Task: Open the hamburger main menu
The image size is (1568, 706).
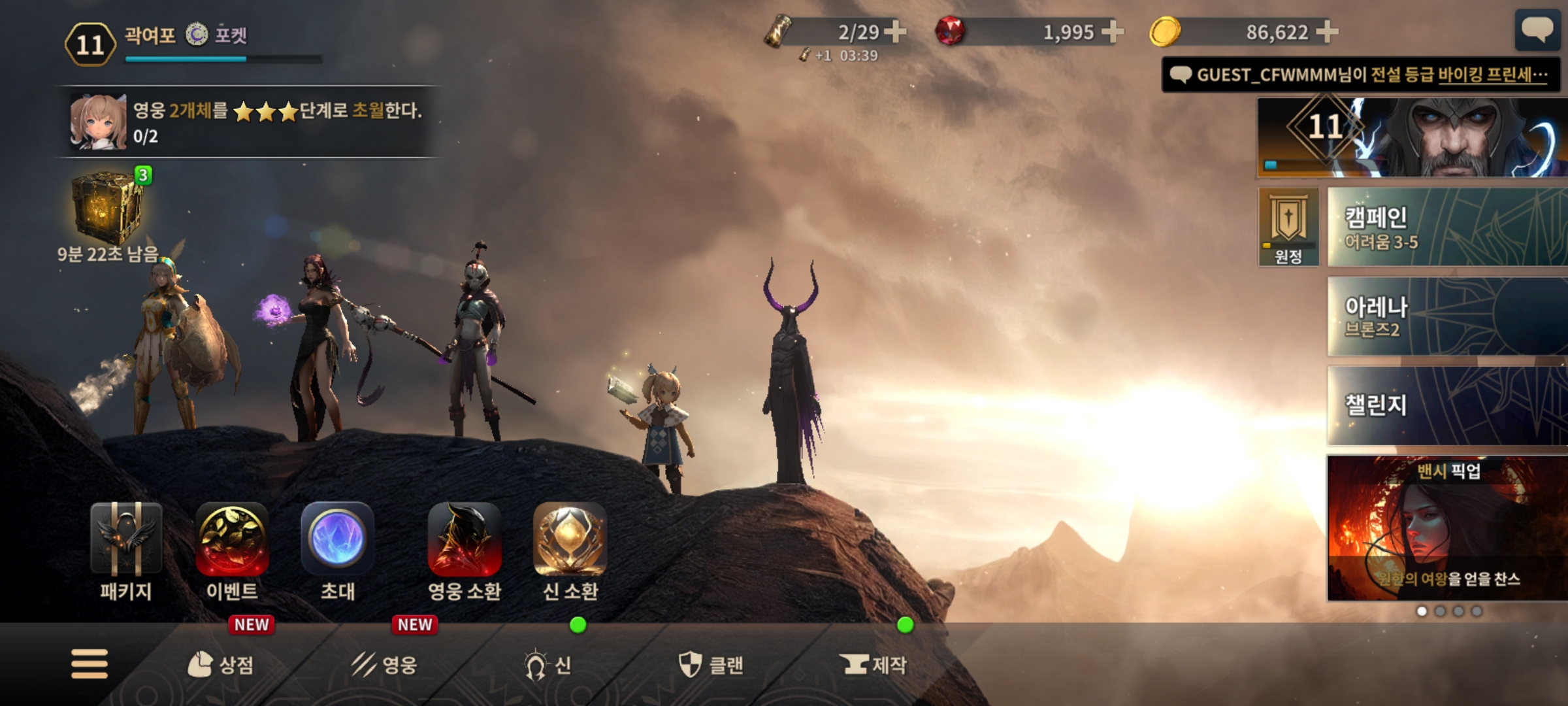Action: coord(90,664)
